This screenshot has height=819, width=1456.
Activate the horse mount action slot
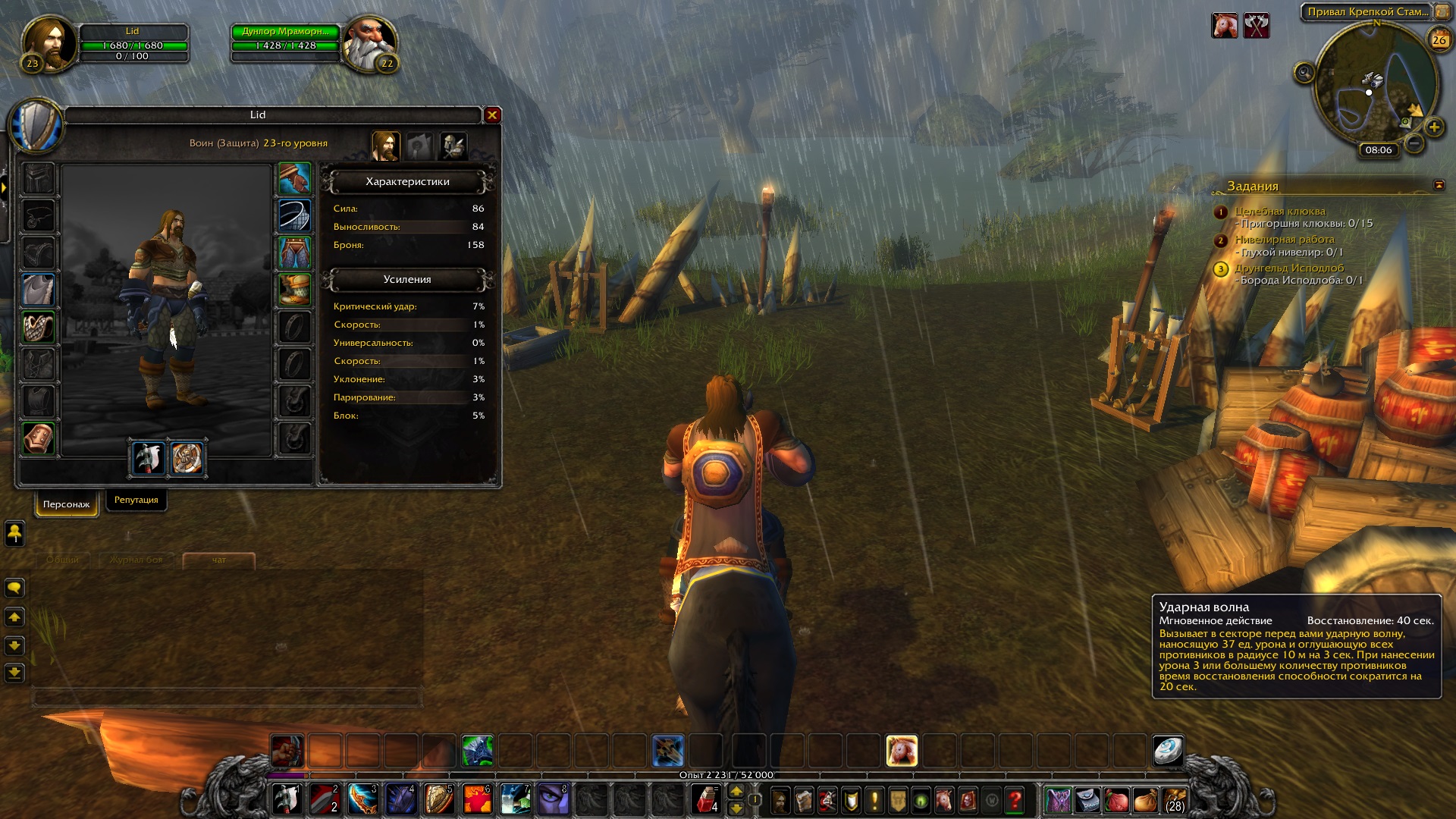click(902, 751)
